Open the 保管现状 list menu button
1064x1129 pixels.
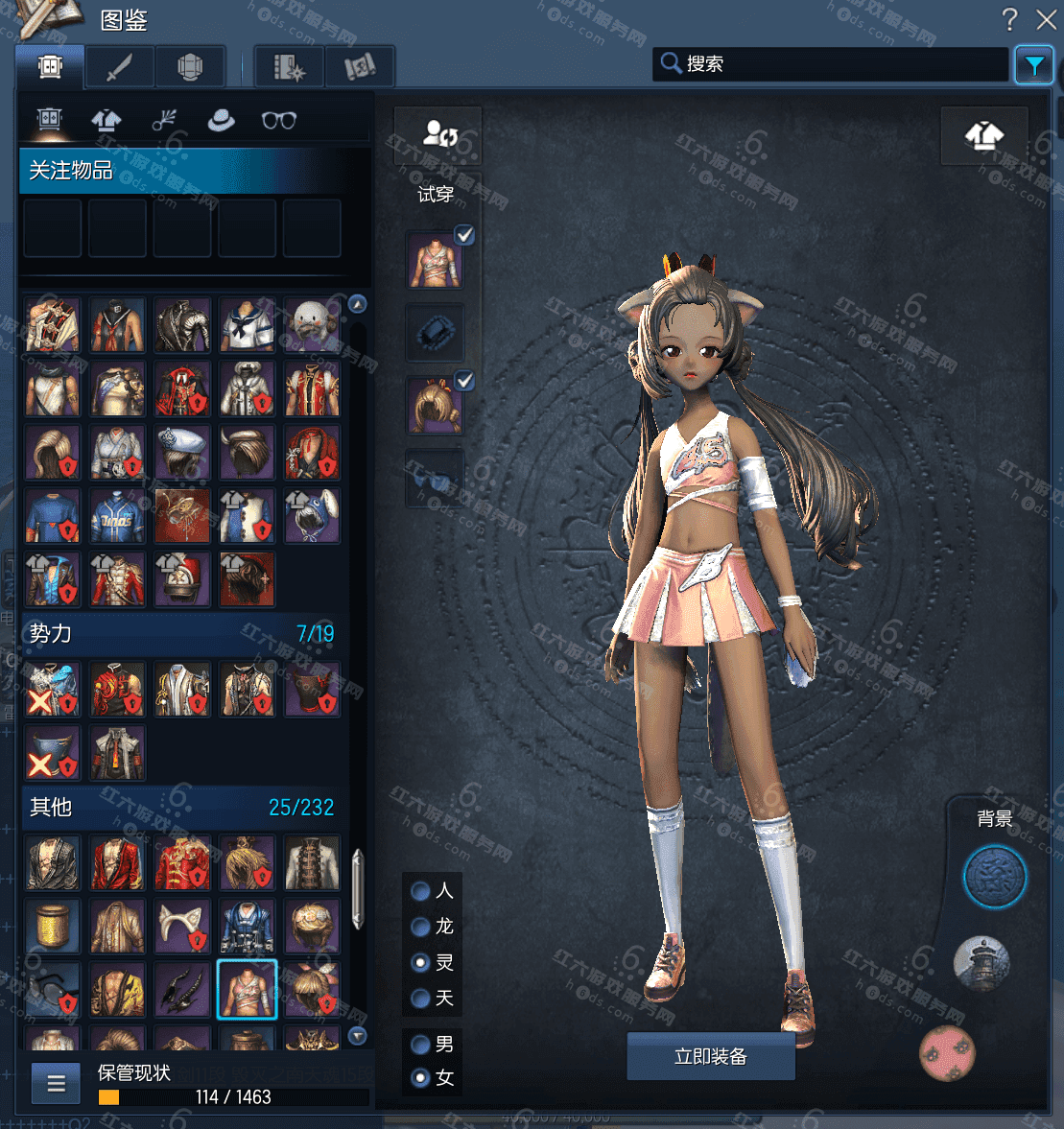point(56,1084)
